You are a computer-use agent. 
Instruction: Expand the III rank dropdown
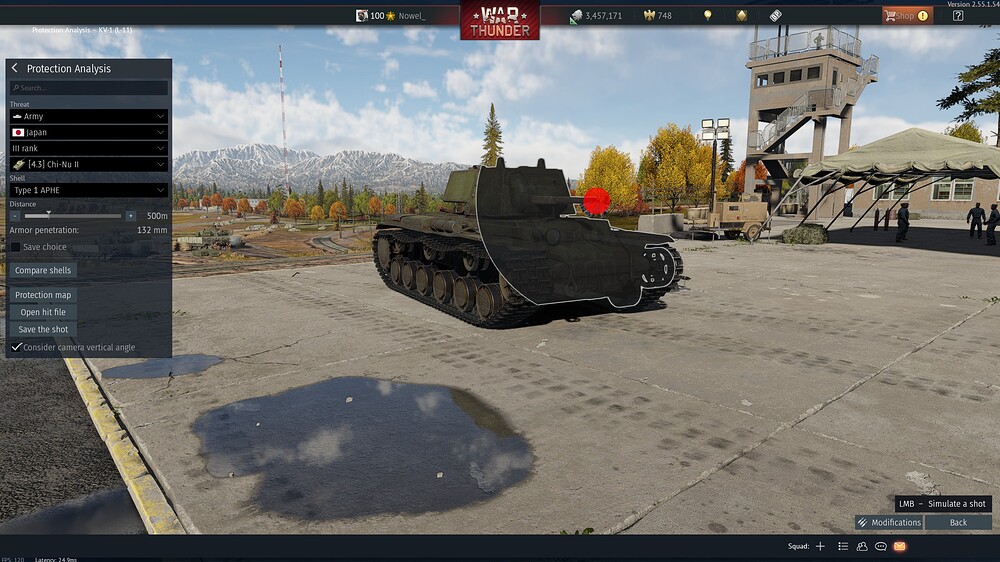tap(89, 148)
